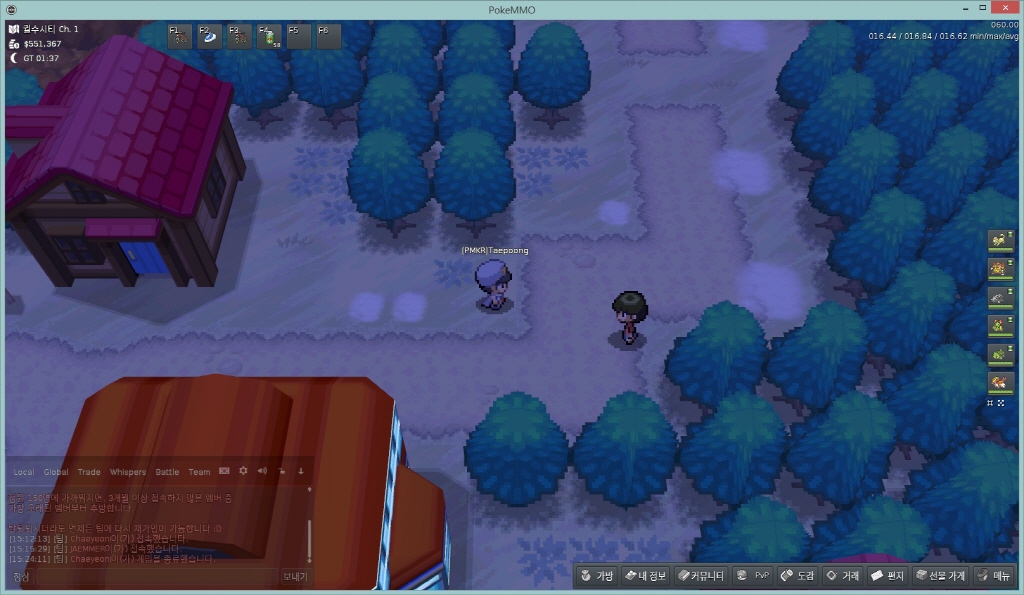Switch to the Global chat tab

pyautogui.click(x=56, y=472)
